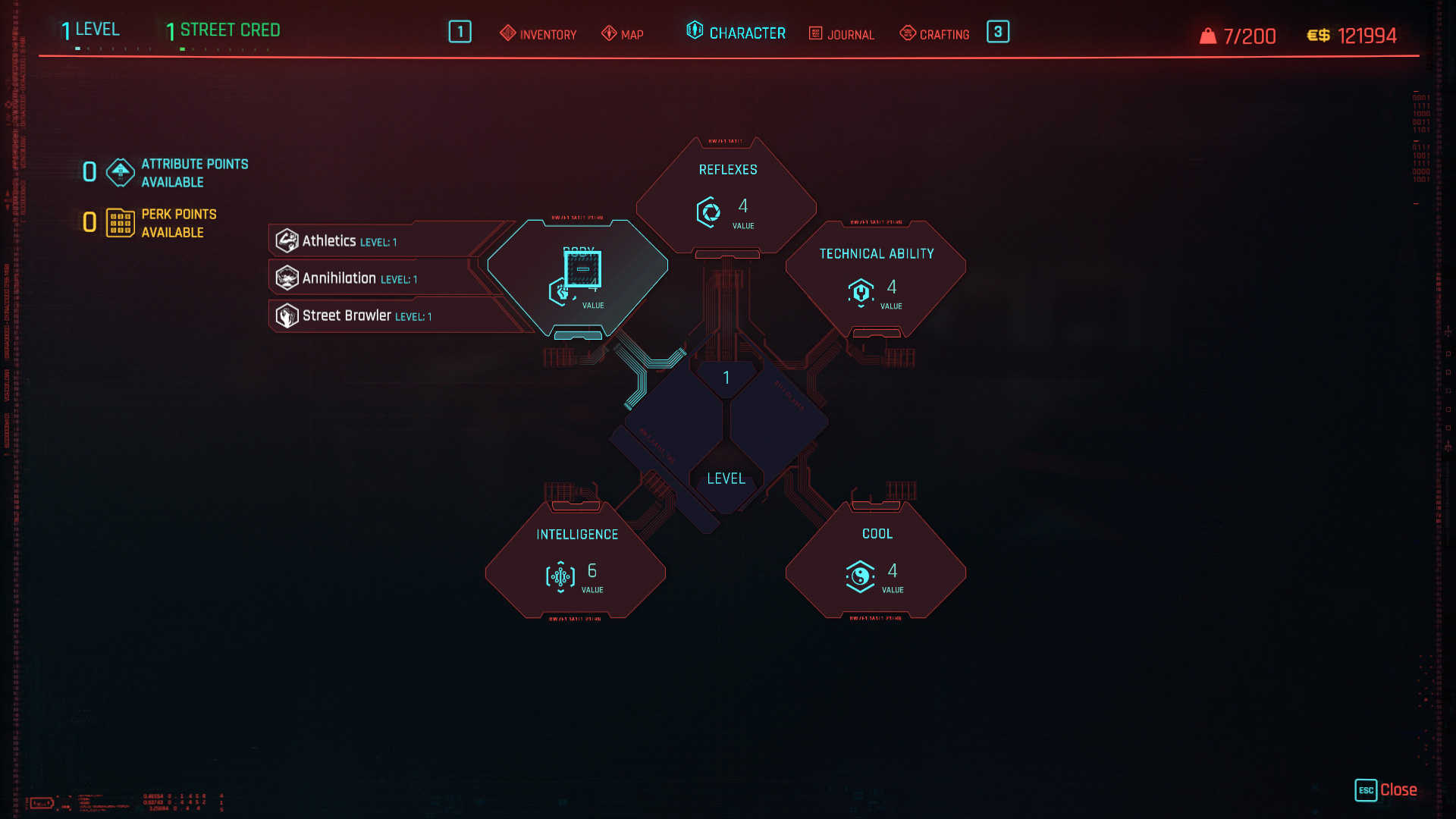
Task: Close the character menu
Action: (x=1386, y=790)
